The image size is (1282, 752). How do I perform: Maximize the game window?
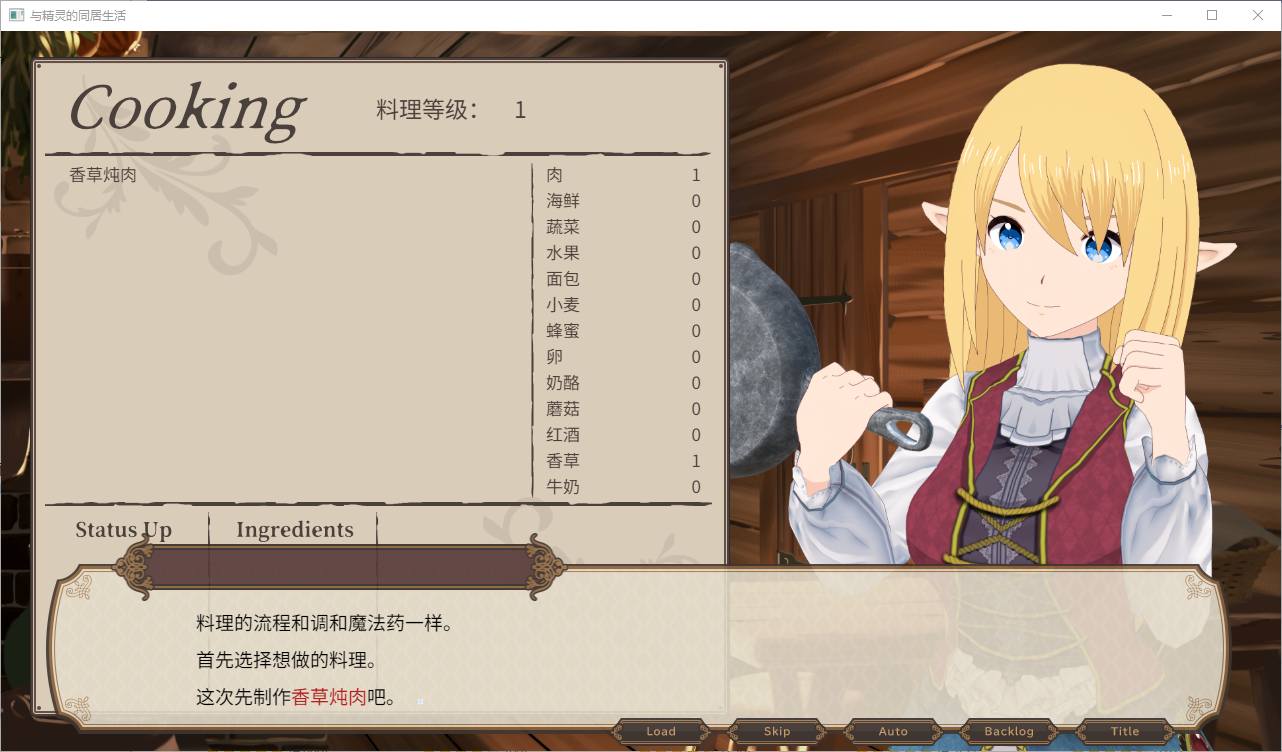point(1212,15)
